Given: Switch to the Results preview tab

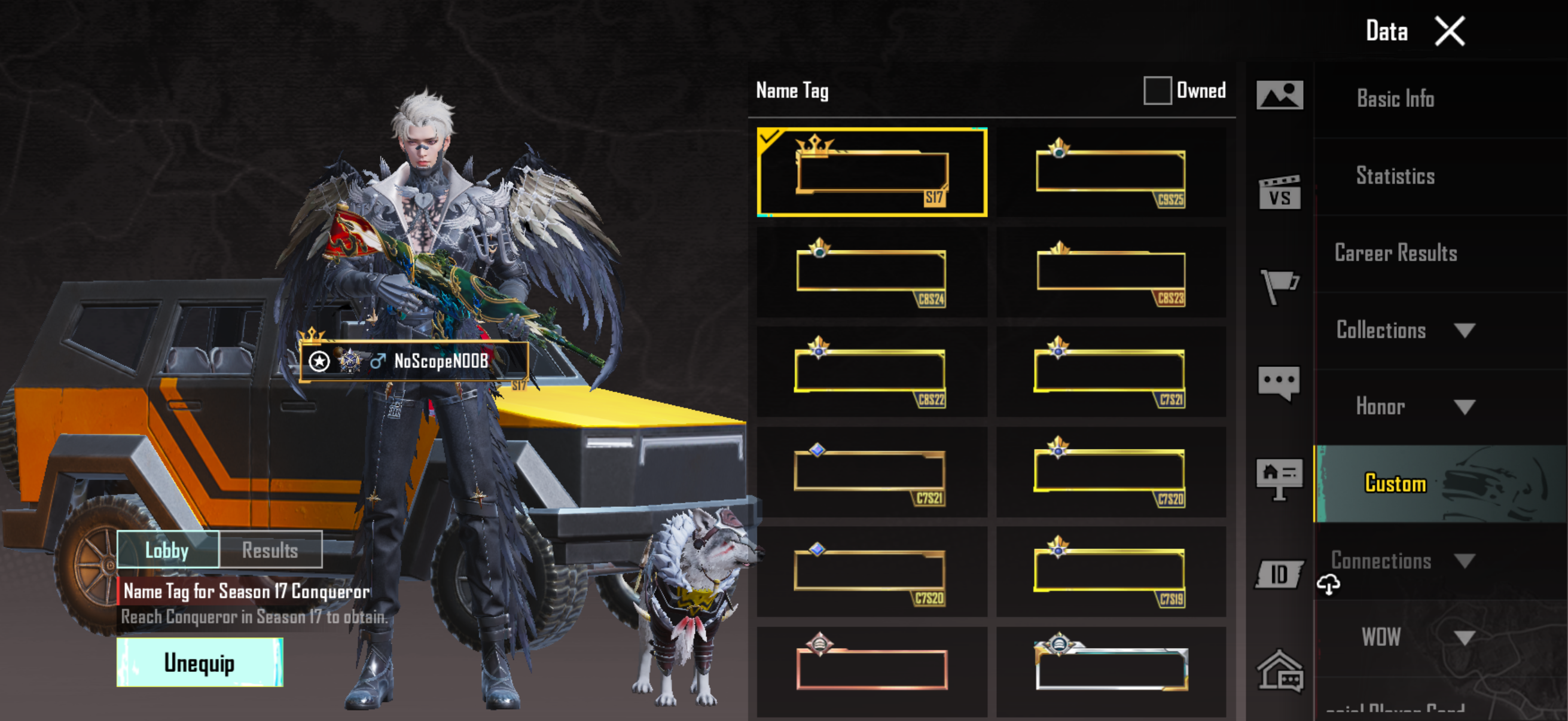Looking at the screenshot, I should point(270,550).
